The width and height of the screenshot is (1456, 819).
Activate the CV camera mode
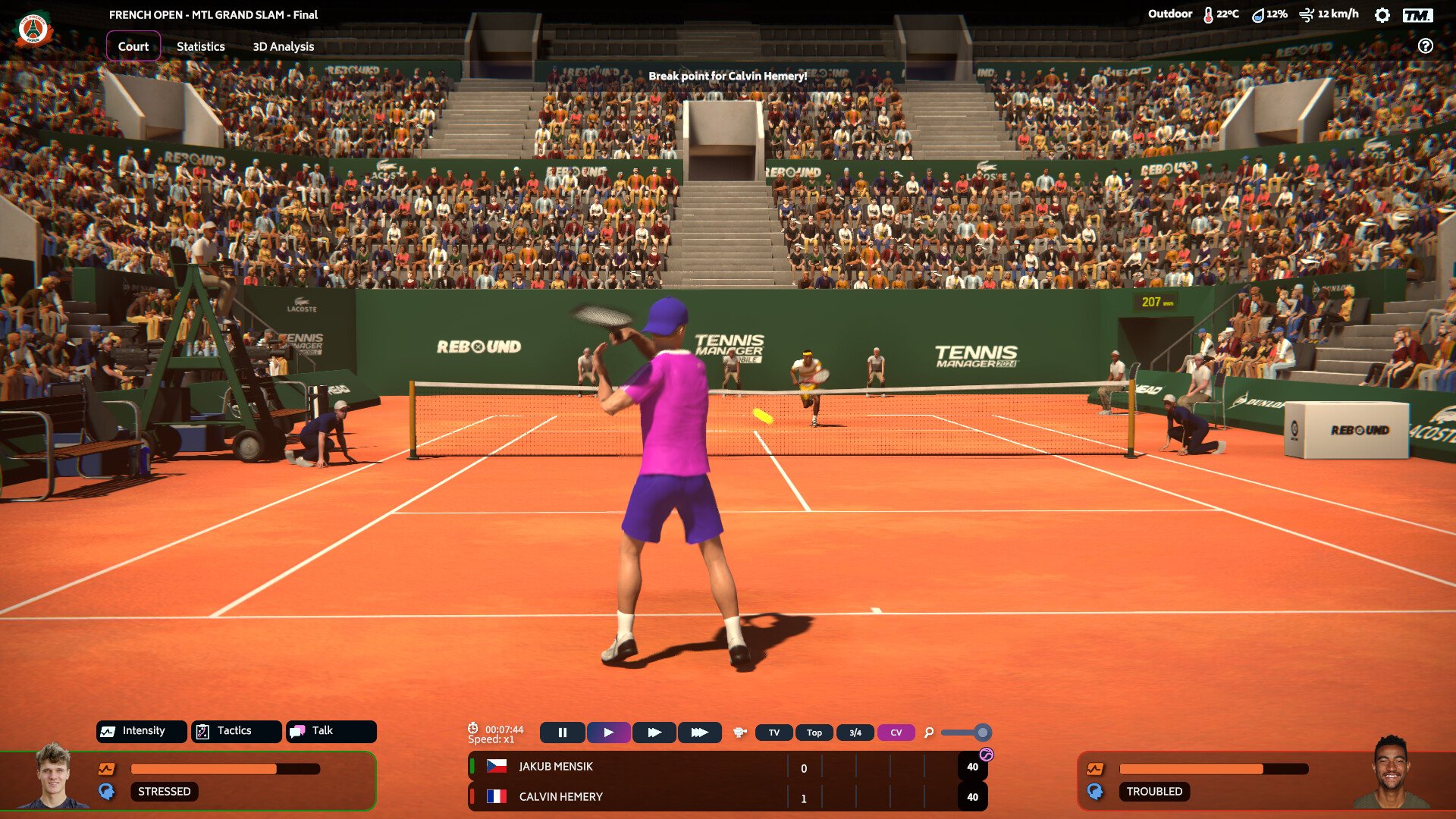coord(896,733)
